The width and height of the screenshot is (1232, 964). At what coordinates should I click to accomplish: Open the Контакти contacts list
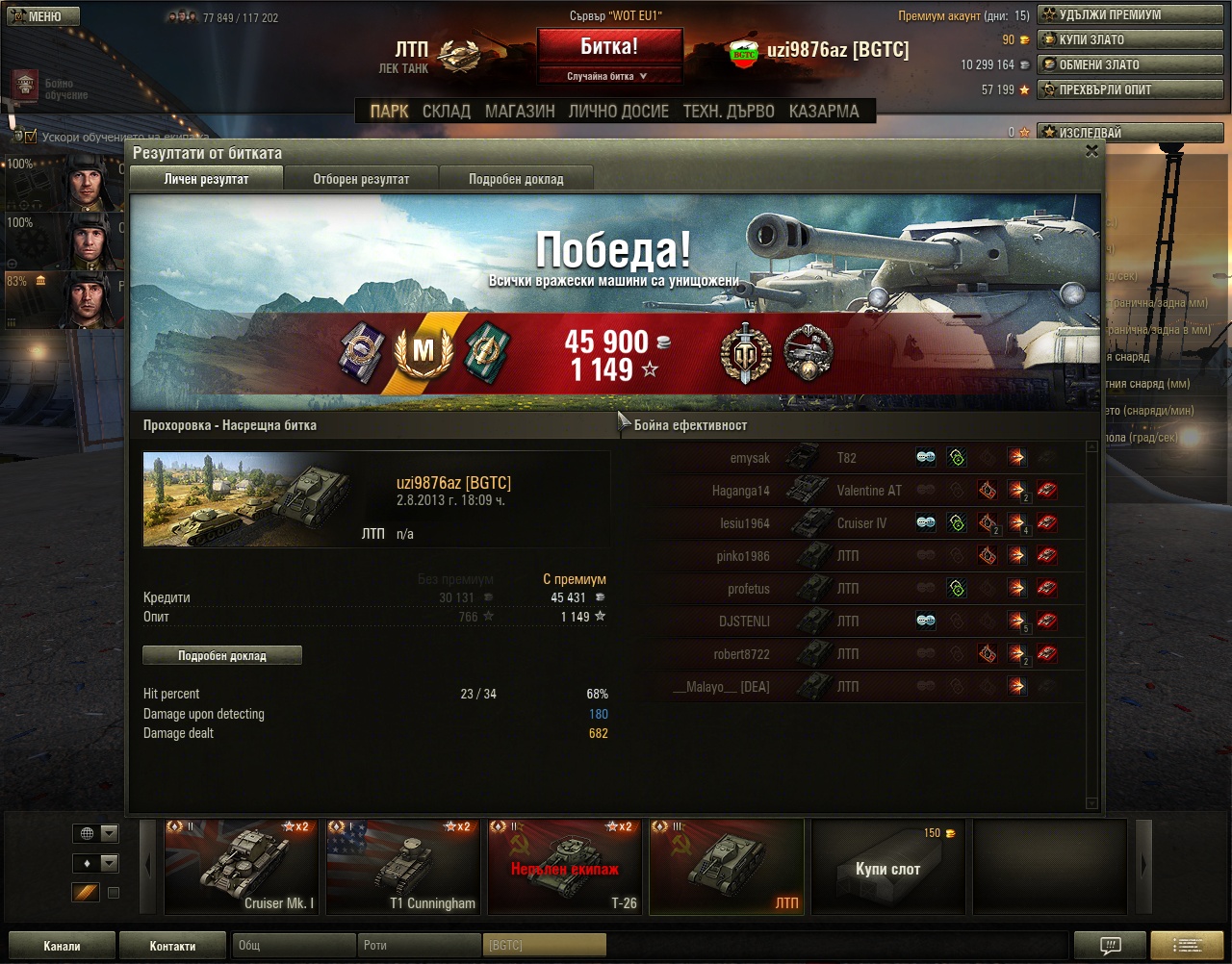[x=172, y=946]
